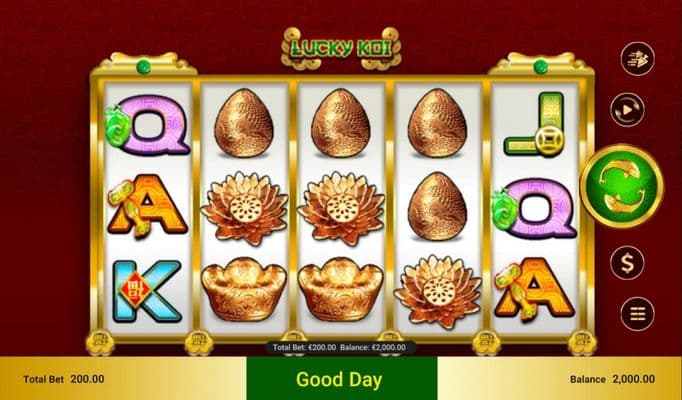Open the hamburger menu
The image size is (682, 400).
[x=634, y=314]
